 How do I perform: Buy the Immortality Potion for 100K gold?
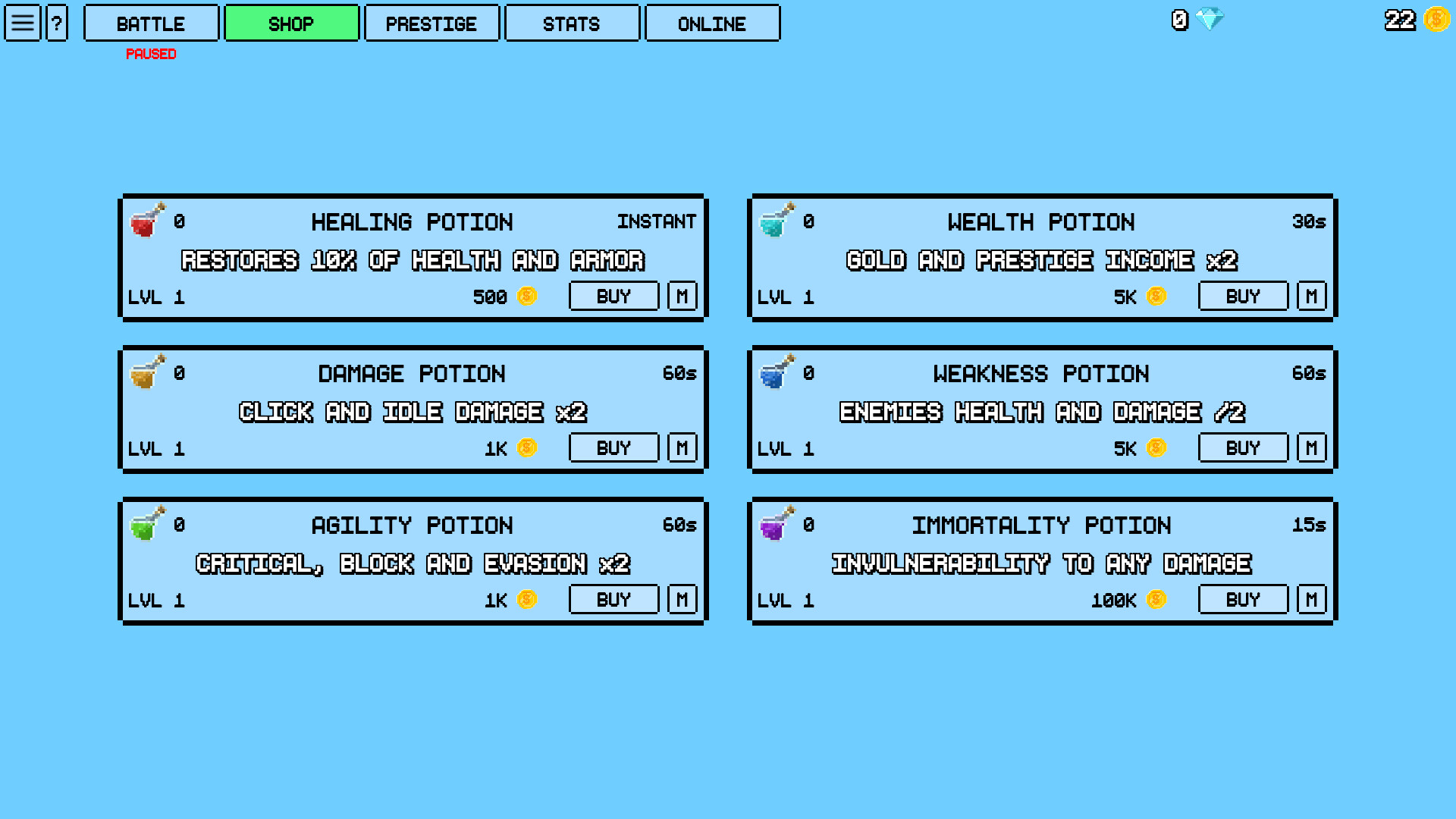click(x=1243, y=599)
